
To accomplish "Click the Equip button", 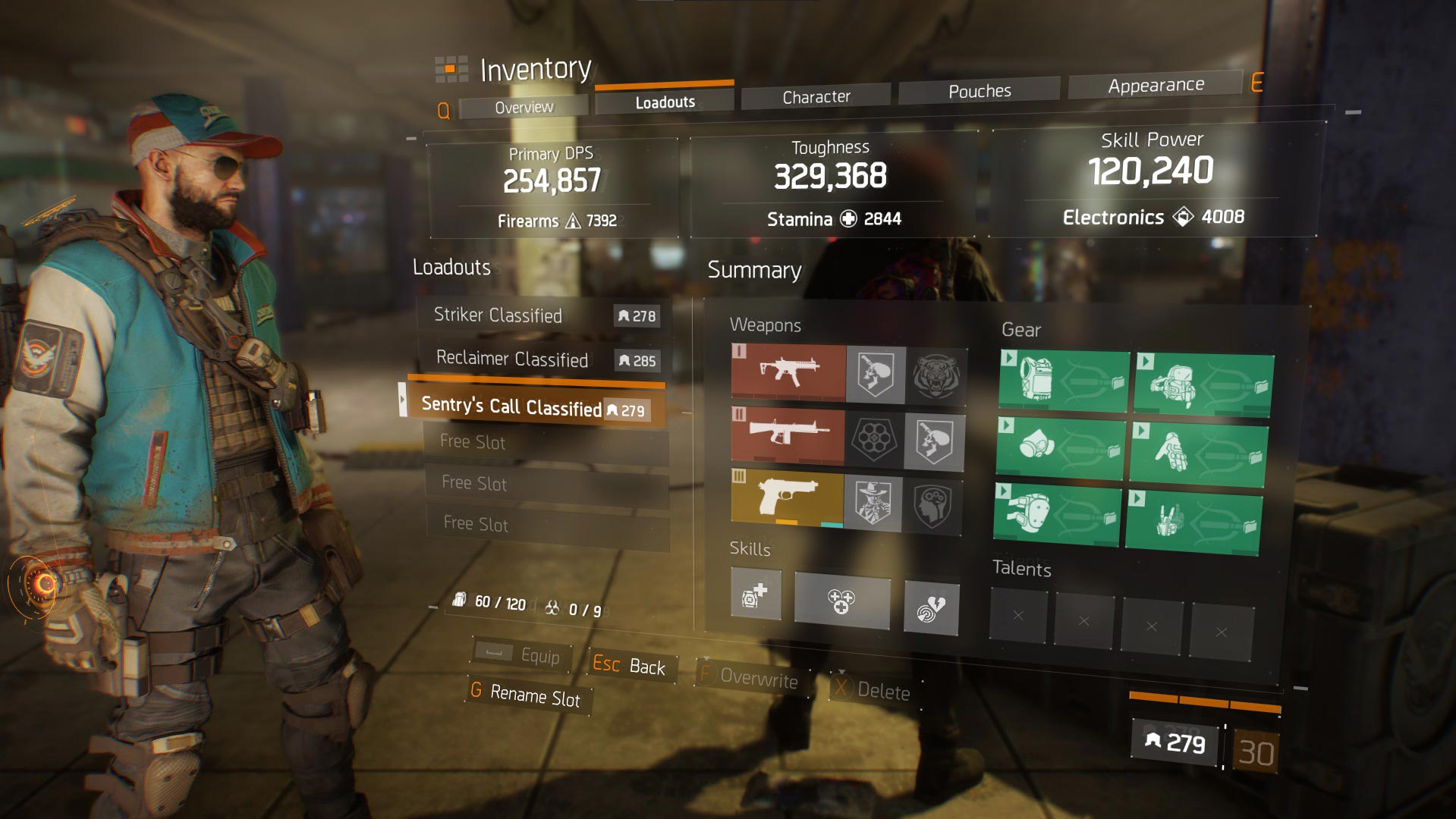I will point(522,655).
